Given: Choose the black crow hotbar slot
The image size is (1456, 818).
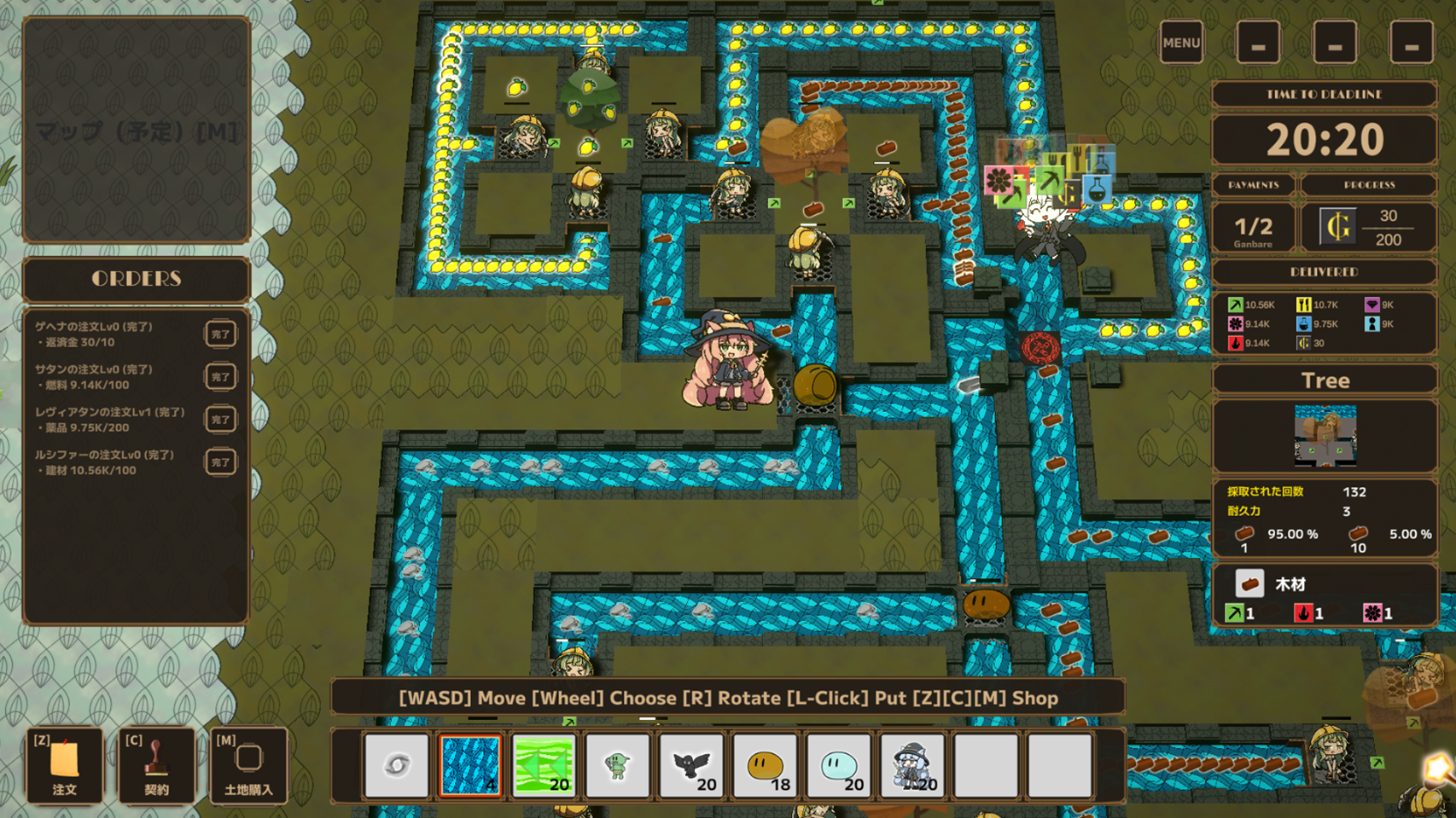Looking at the screenshot, I should [691, 765].
